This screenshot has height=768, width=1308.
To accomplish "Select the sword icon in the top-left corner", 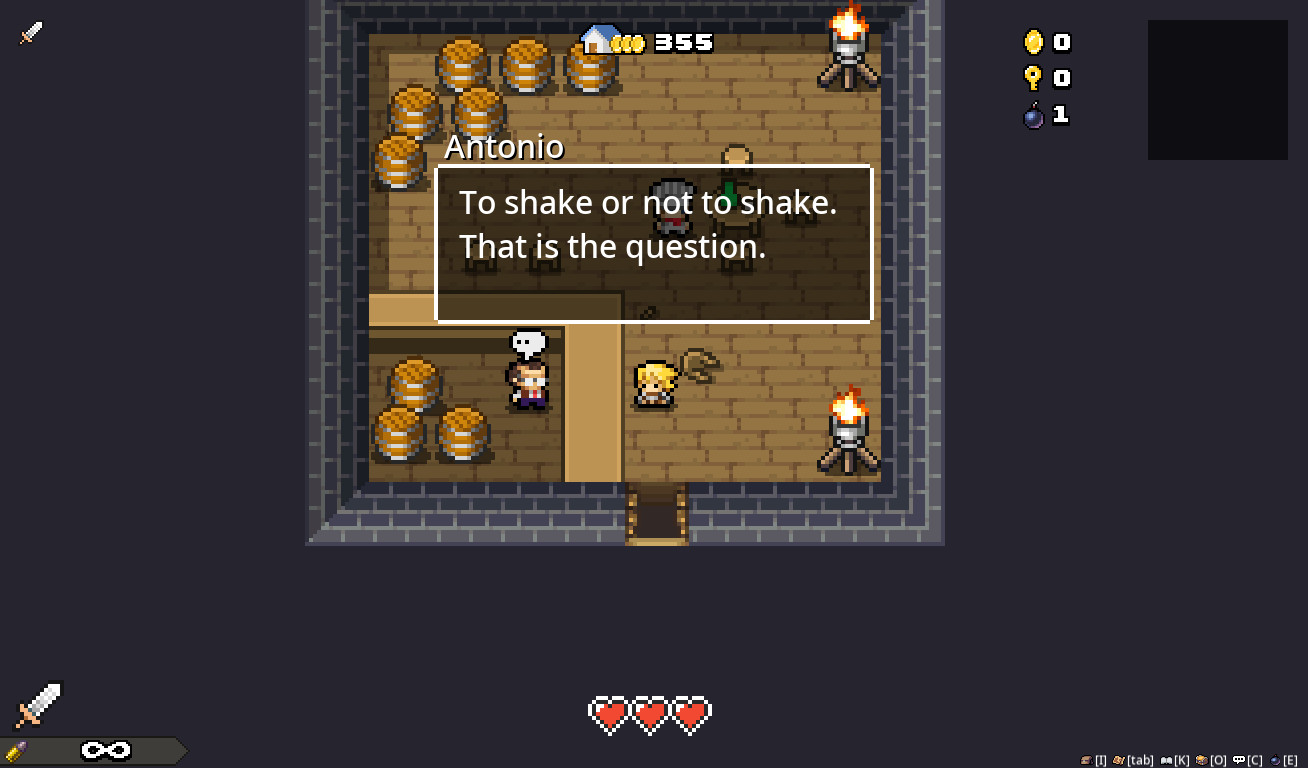I will pyautogui.click(x=30, y=32).
